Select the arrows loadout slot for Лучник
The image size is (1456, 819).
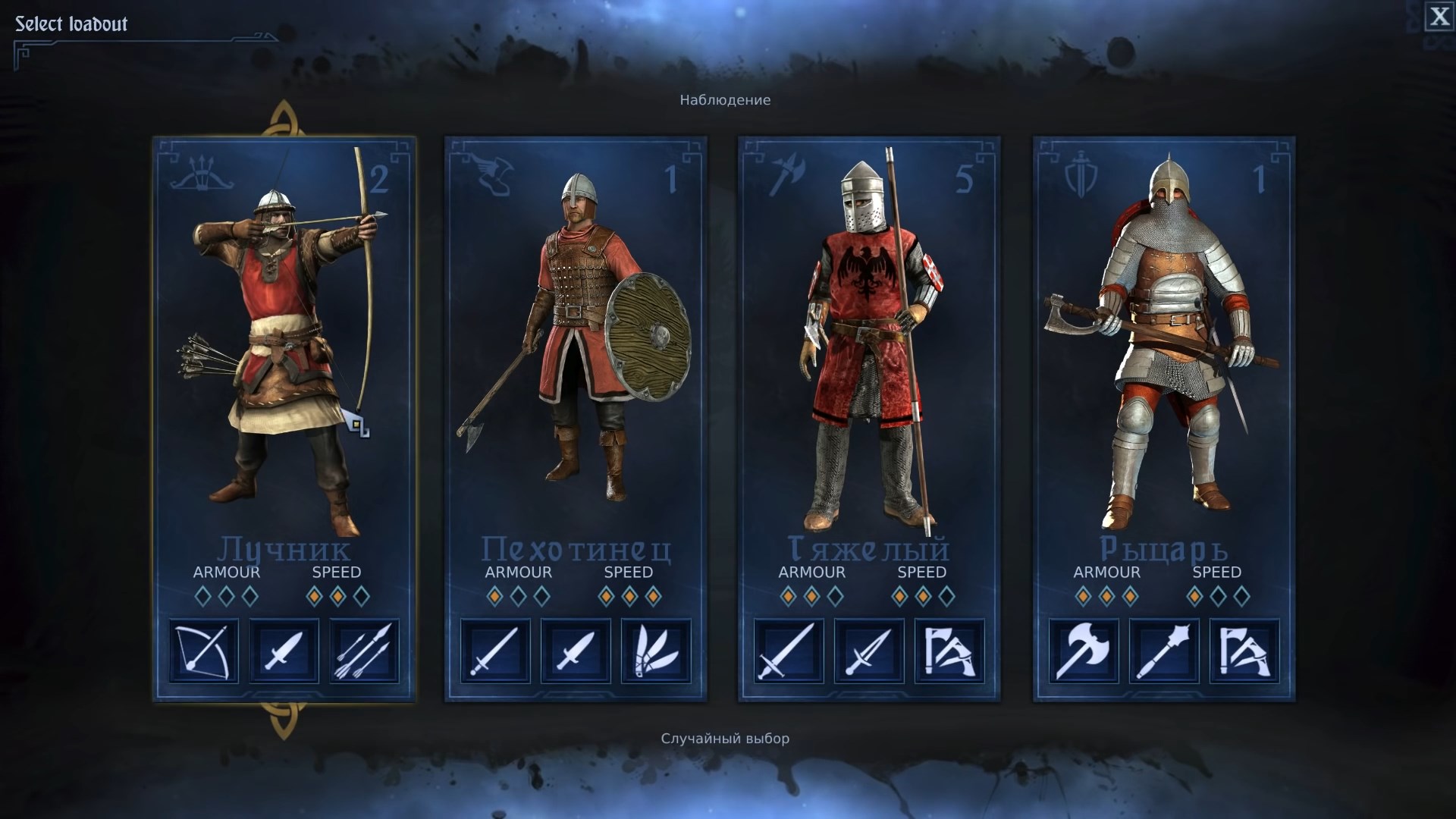[364, 652]
